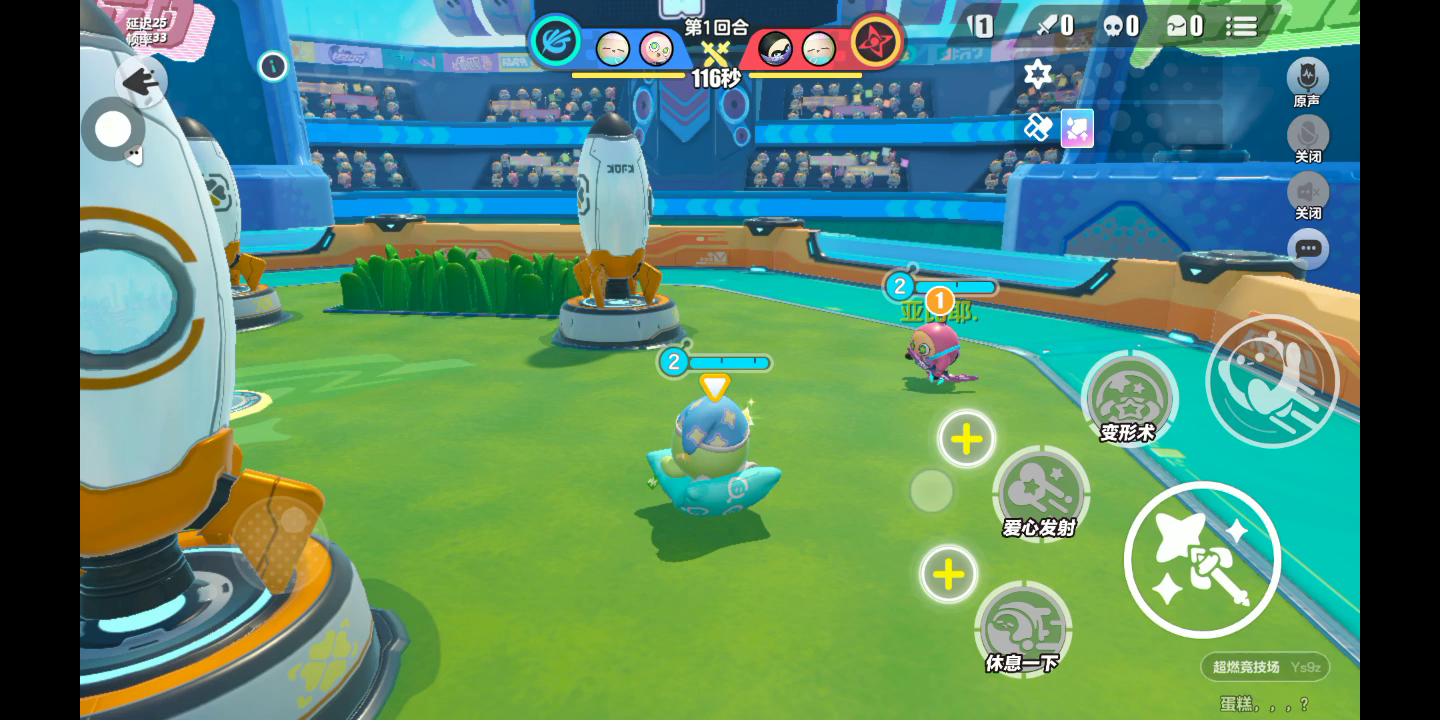Tap the back arrow button
This screenshot has height=720, width=1440.
click(x=141, y=81)
